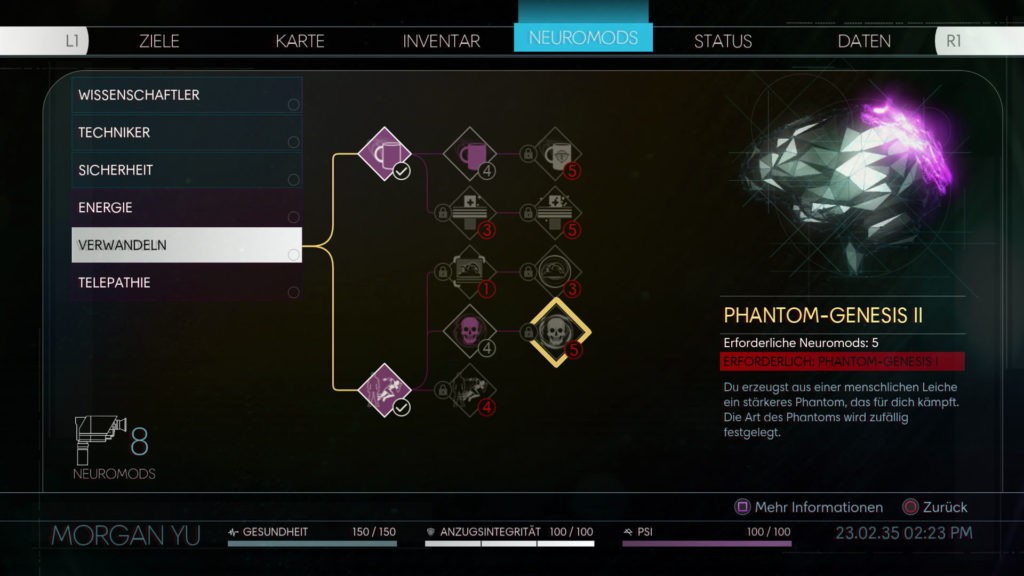Pick the purple skull skill costing 4
The width and height of the screenshot is (1024, 576).
click(469, 331)
